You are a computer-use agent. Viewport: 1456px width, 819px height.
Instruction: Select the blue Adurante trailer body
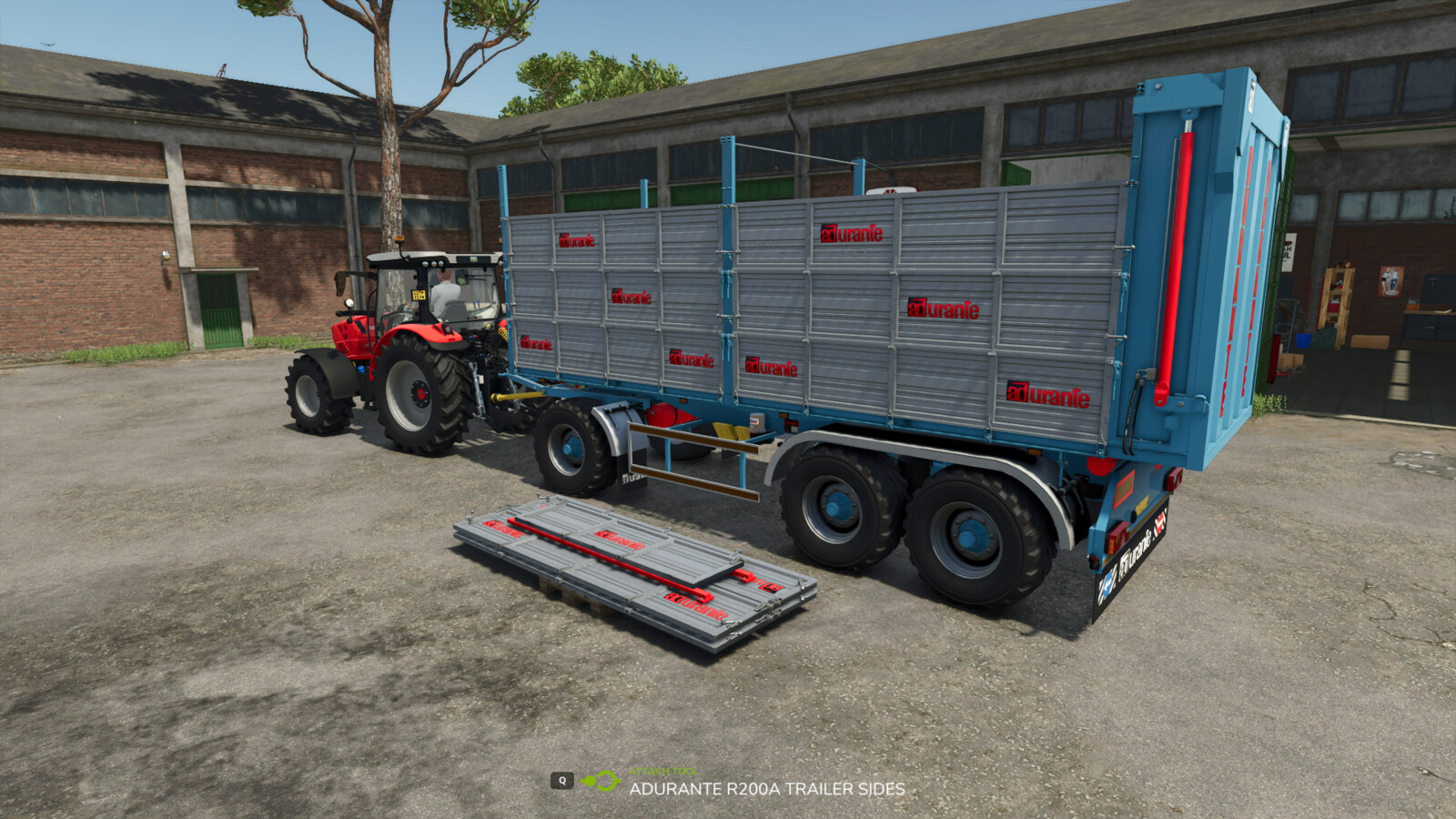pos(1137,428)
